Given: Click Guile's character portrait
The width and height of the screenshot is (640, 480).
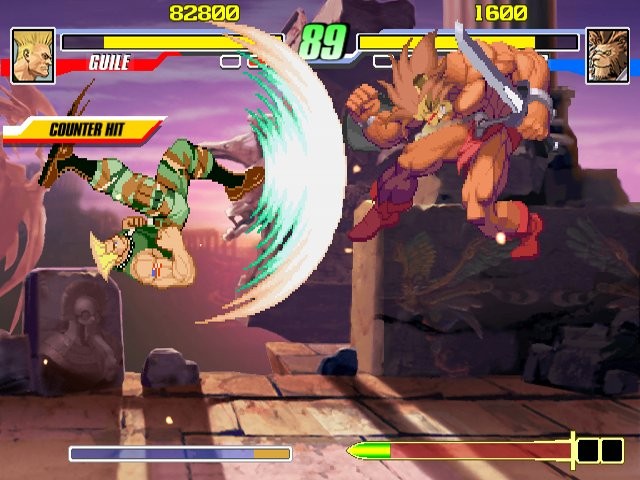Looking at the screenshot, I should 32,54.
